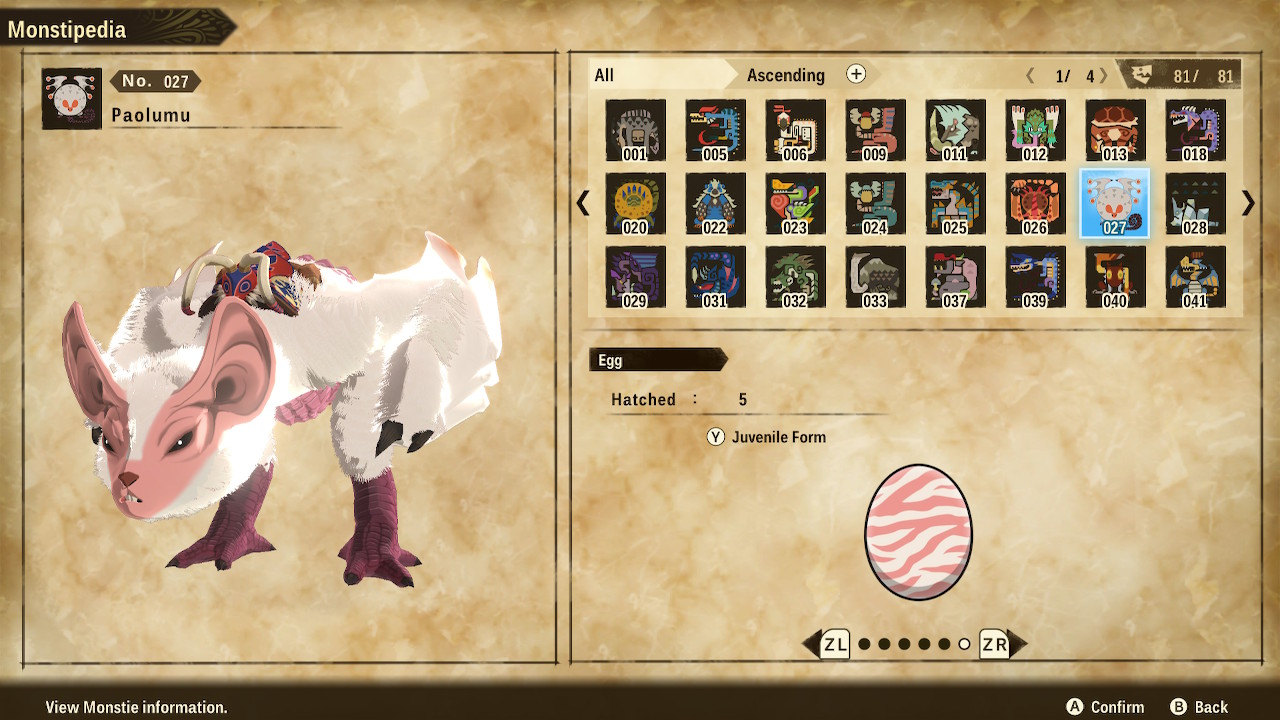Screen dimensions: 1280x720
Task: Show the Juvenile Form
Action: coord(767,437)
